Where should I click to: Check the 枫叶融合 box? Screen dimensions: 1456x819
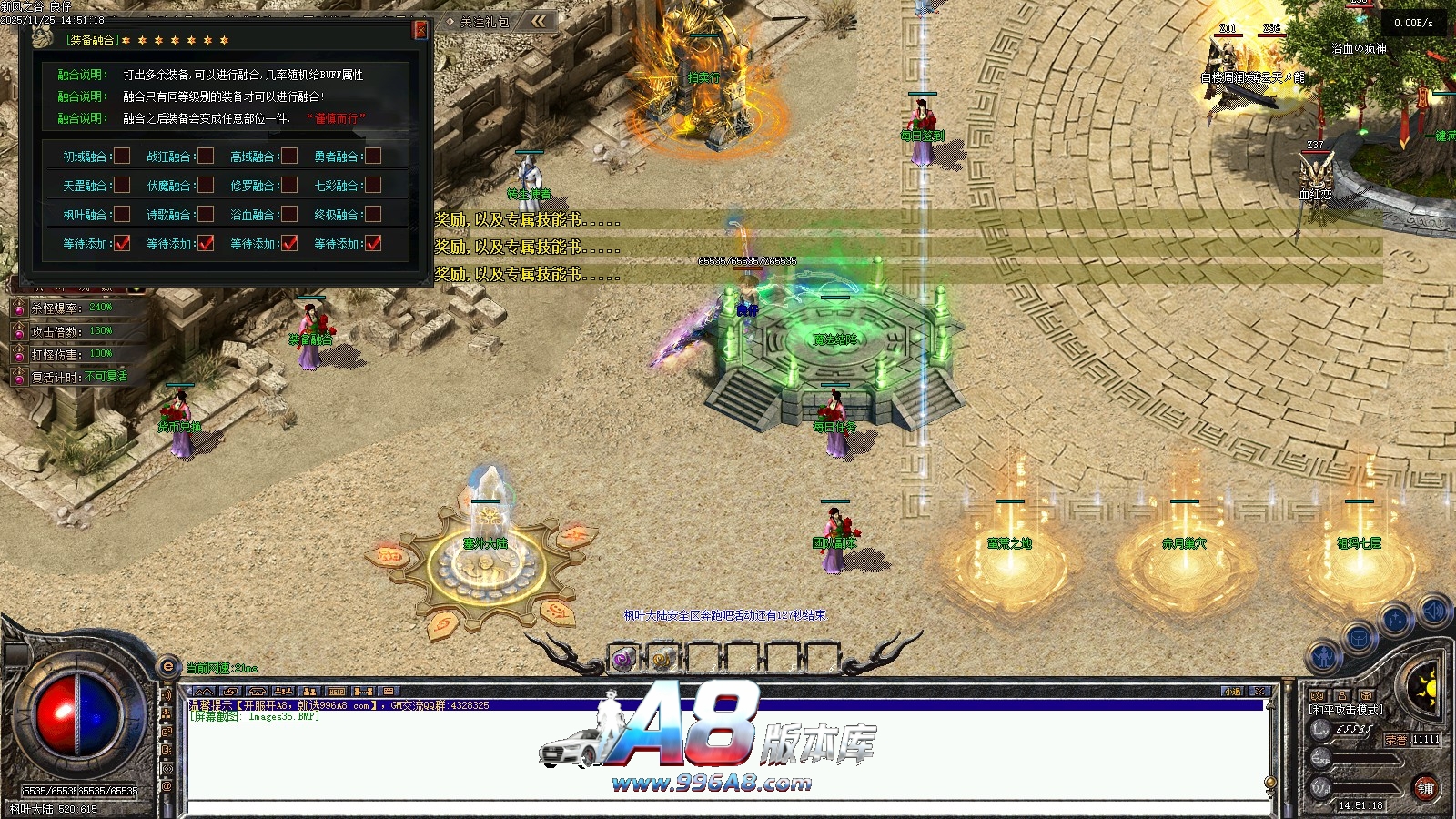(122, 215)
